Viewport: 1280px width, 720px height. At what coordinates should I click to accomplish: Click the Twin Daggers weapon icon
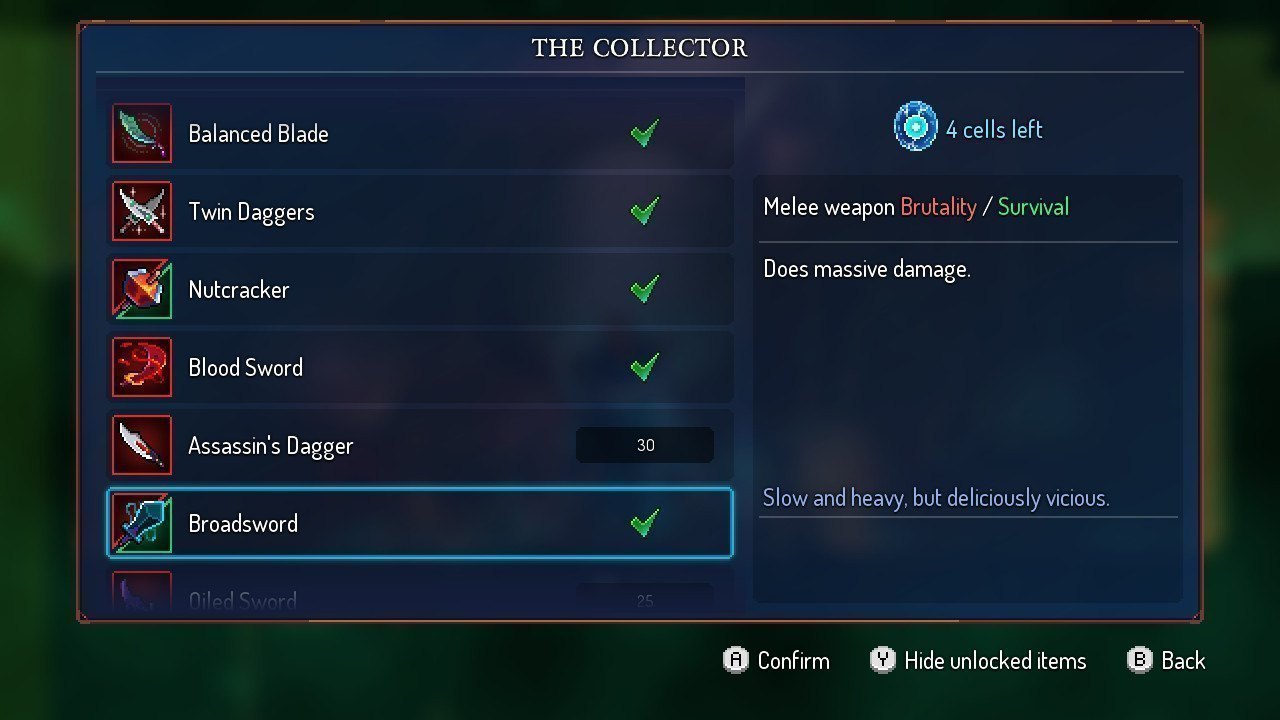tap(141, 211)
